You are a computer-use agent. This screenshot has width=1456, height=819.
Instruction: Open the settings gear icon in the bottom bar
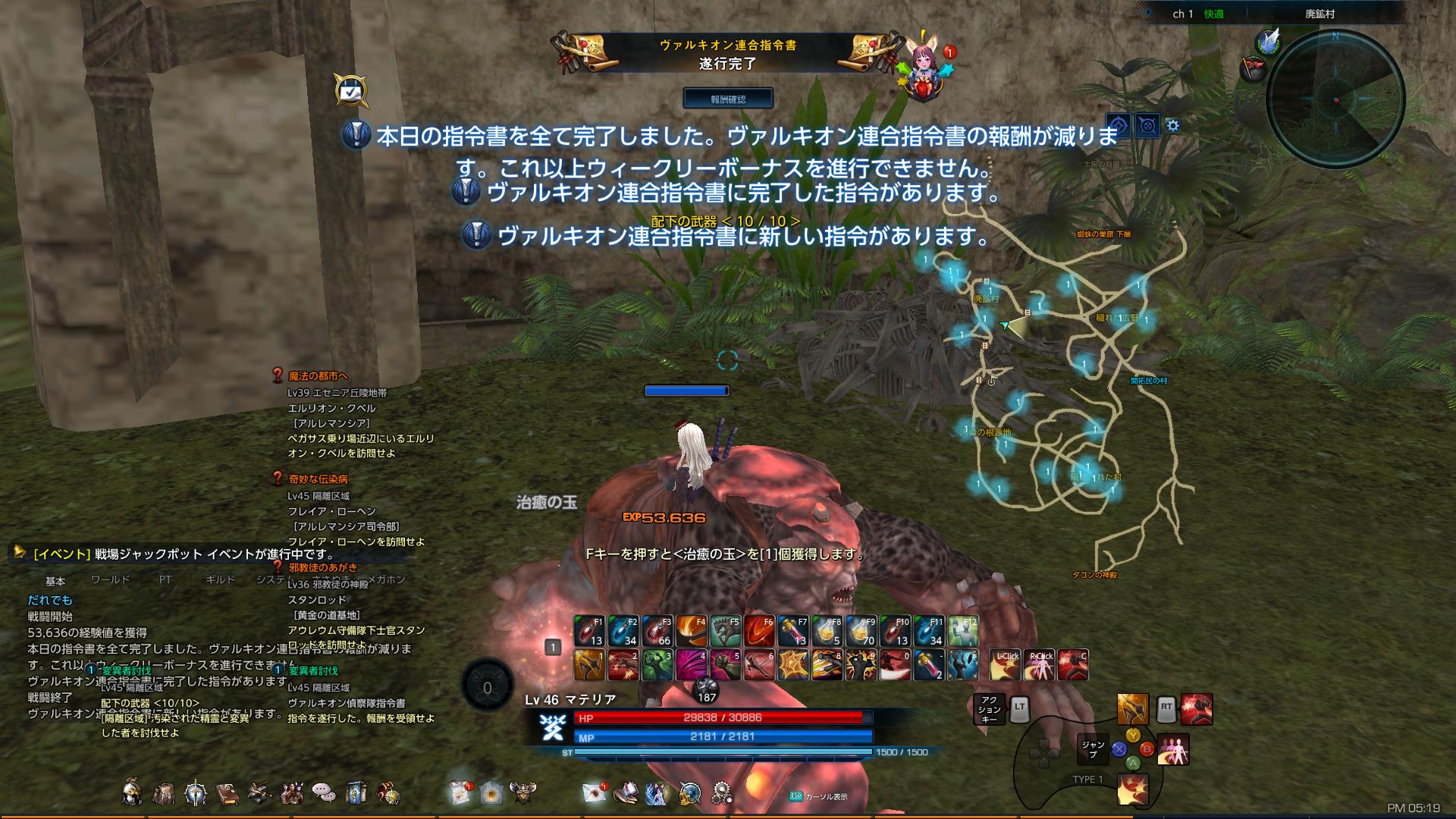click(x=722, y=792)
